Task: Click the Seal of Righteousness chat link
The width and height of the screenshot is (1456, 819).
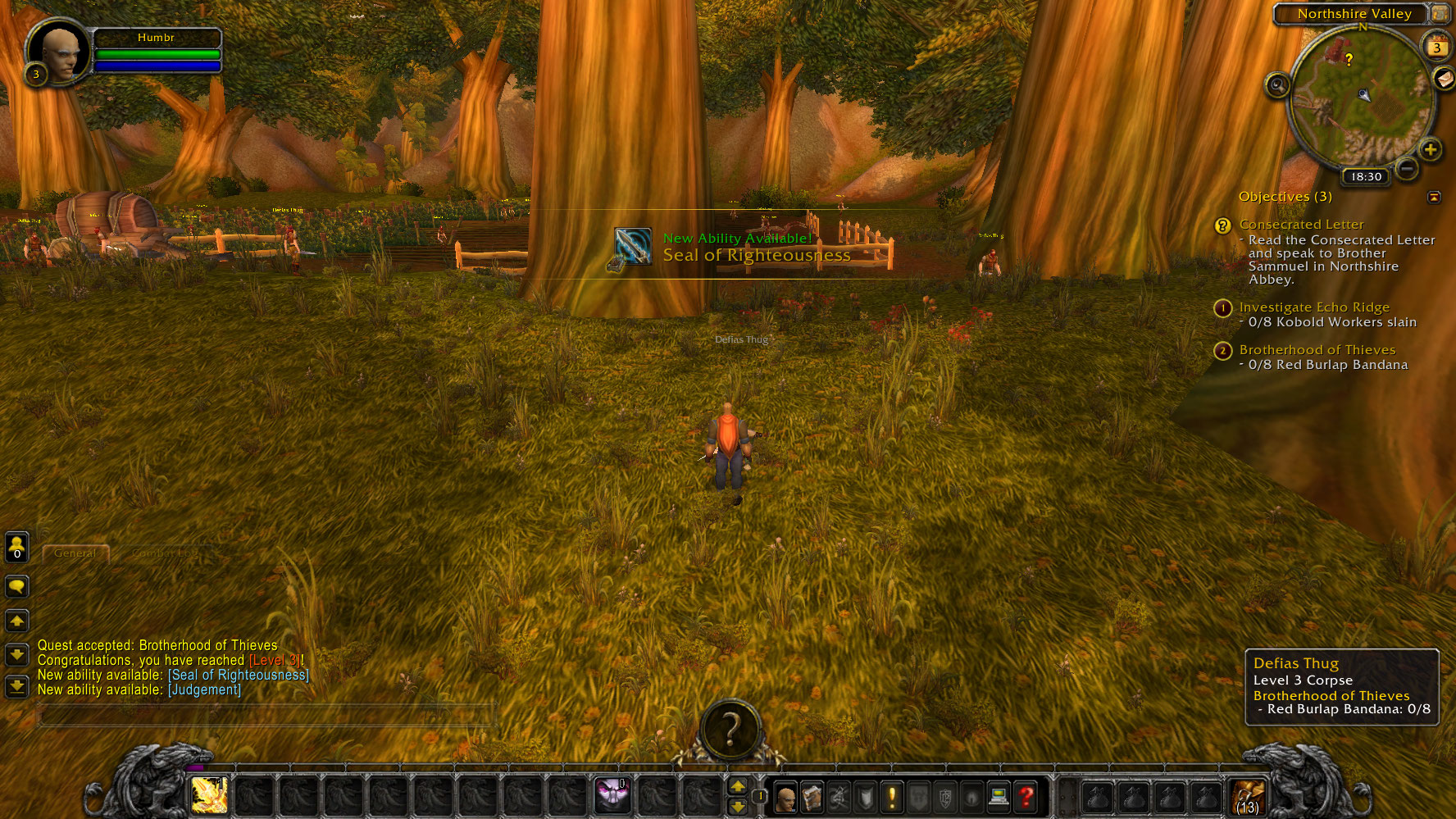Action: point(239,676)
